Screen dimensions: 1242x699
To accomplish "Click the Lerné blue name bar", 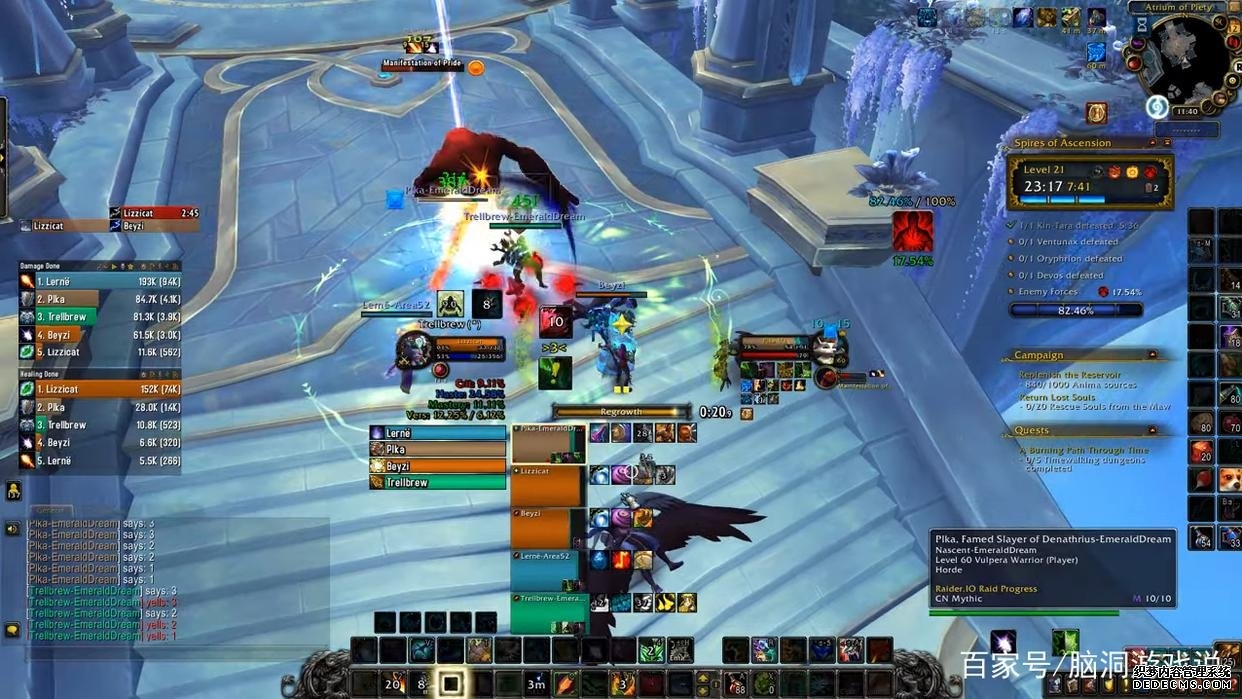I will (x=438, y=433).
